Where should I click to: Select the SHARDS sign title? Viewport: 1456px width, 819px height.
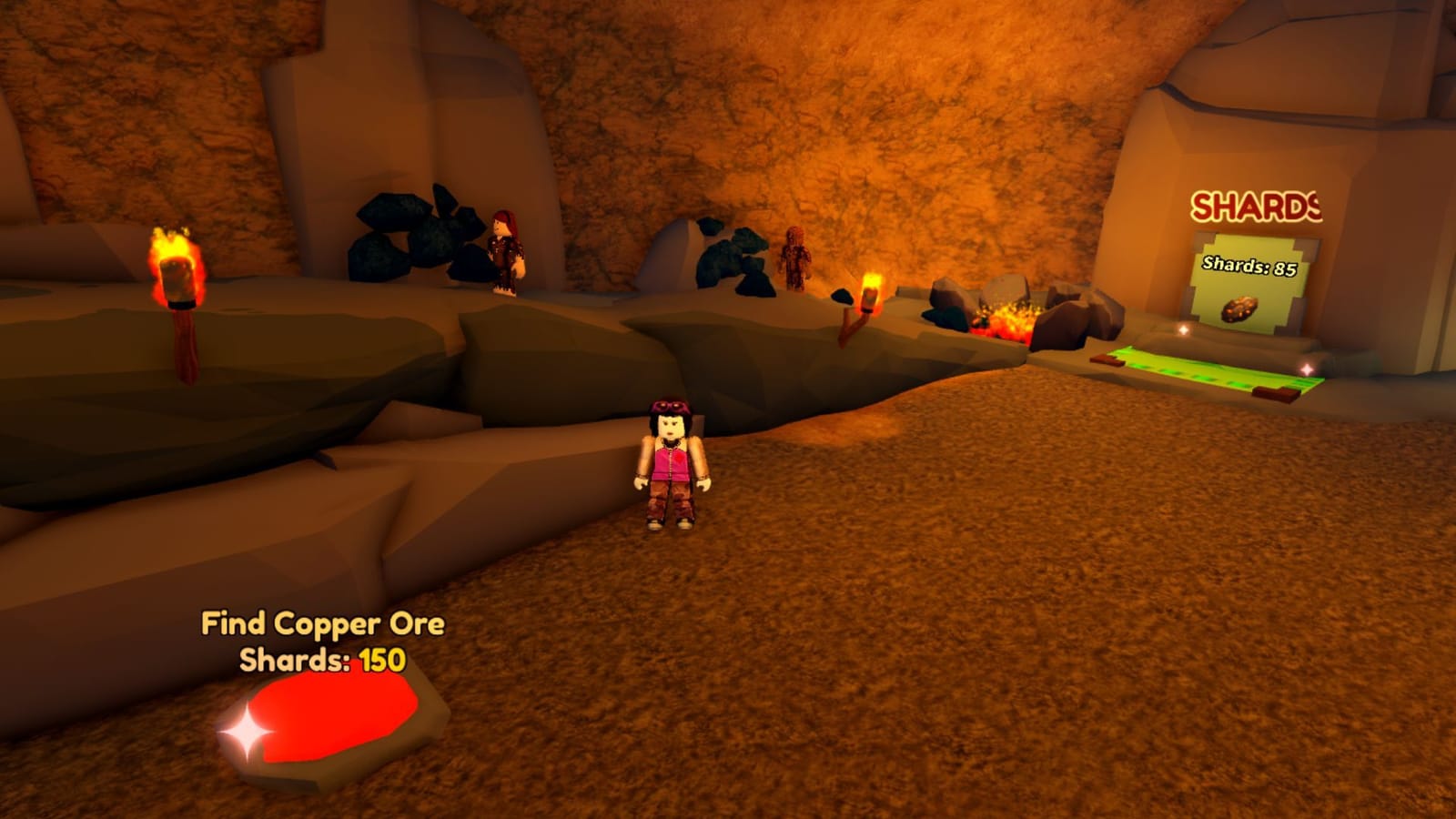click(1256, 207)
